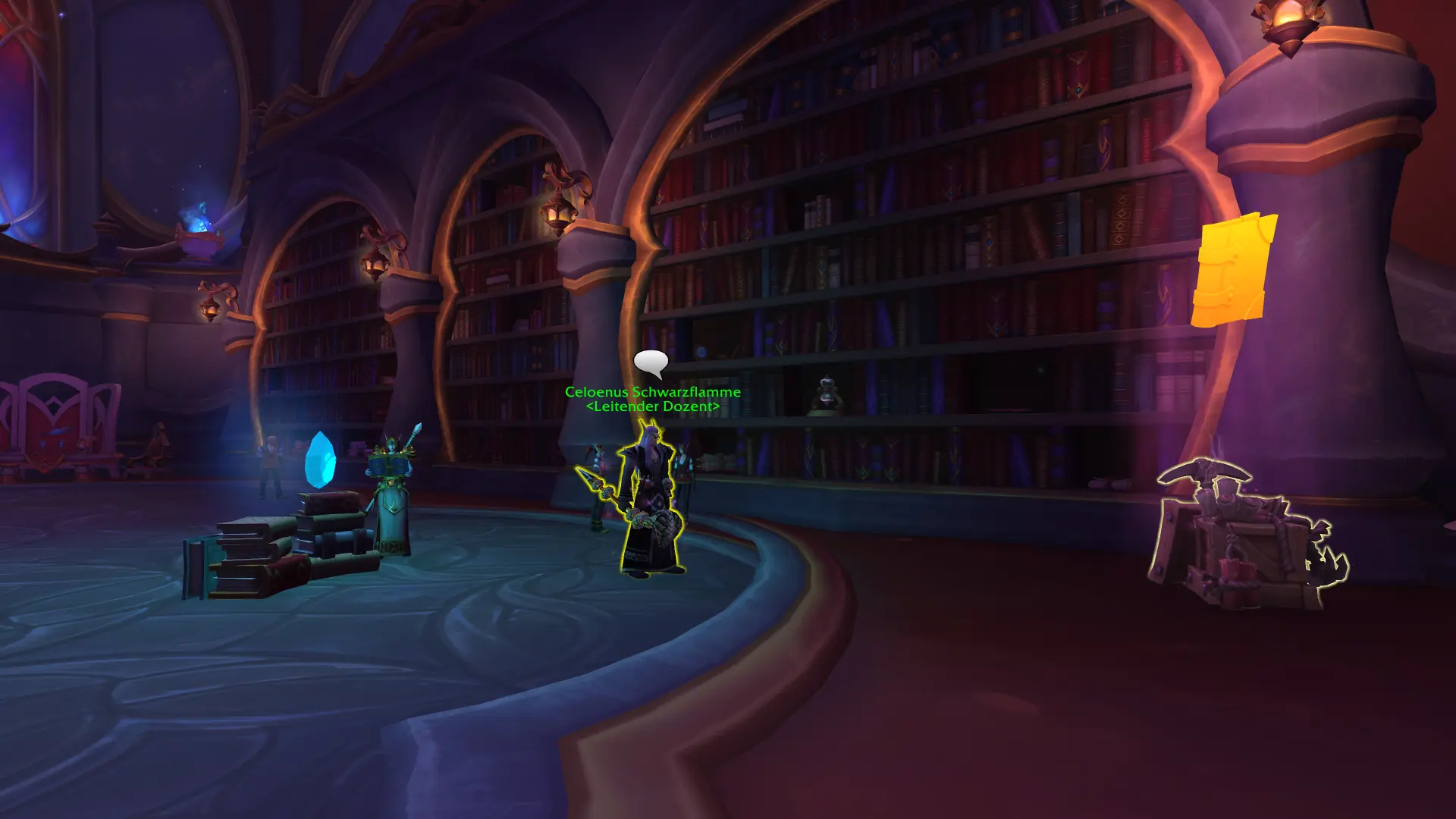Select the Celoenus Schwarzflamme nameplate
This screenshot has height=819, width=1456.
click(652, 392)
